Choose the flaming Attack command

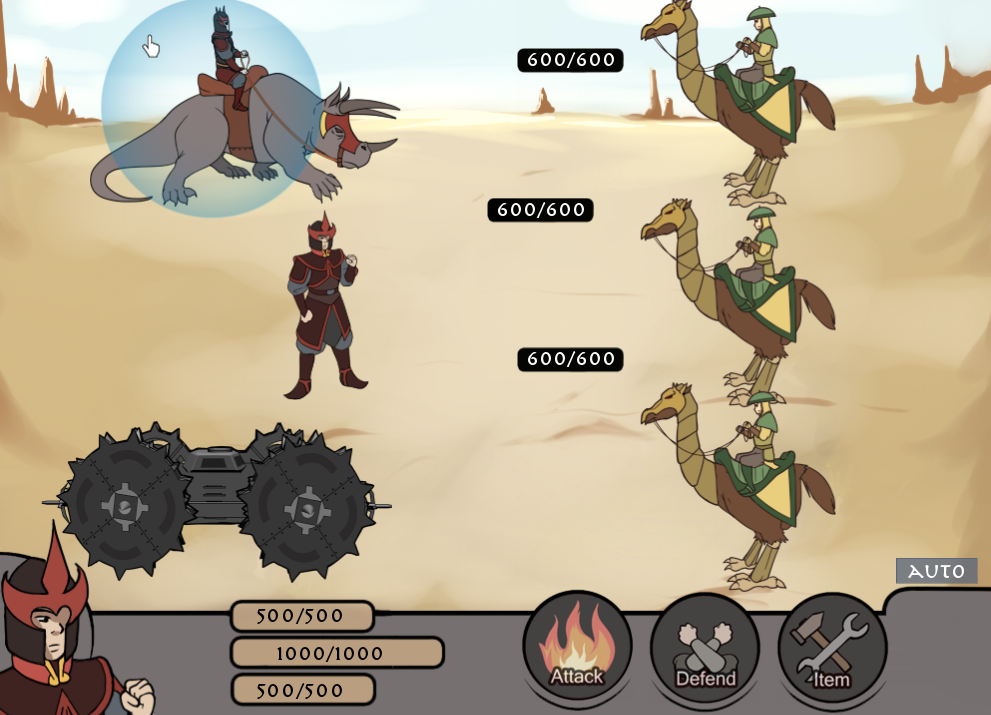[x=577, y=646]
